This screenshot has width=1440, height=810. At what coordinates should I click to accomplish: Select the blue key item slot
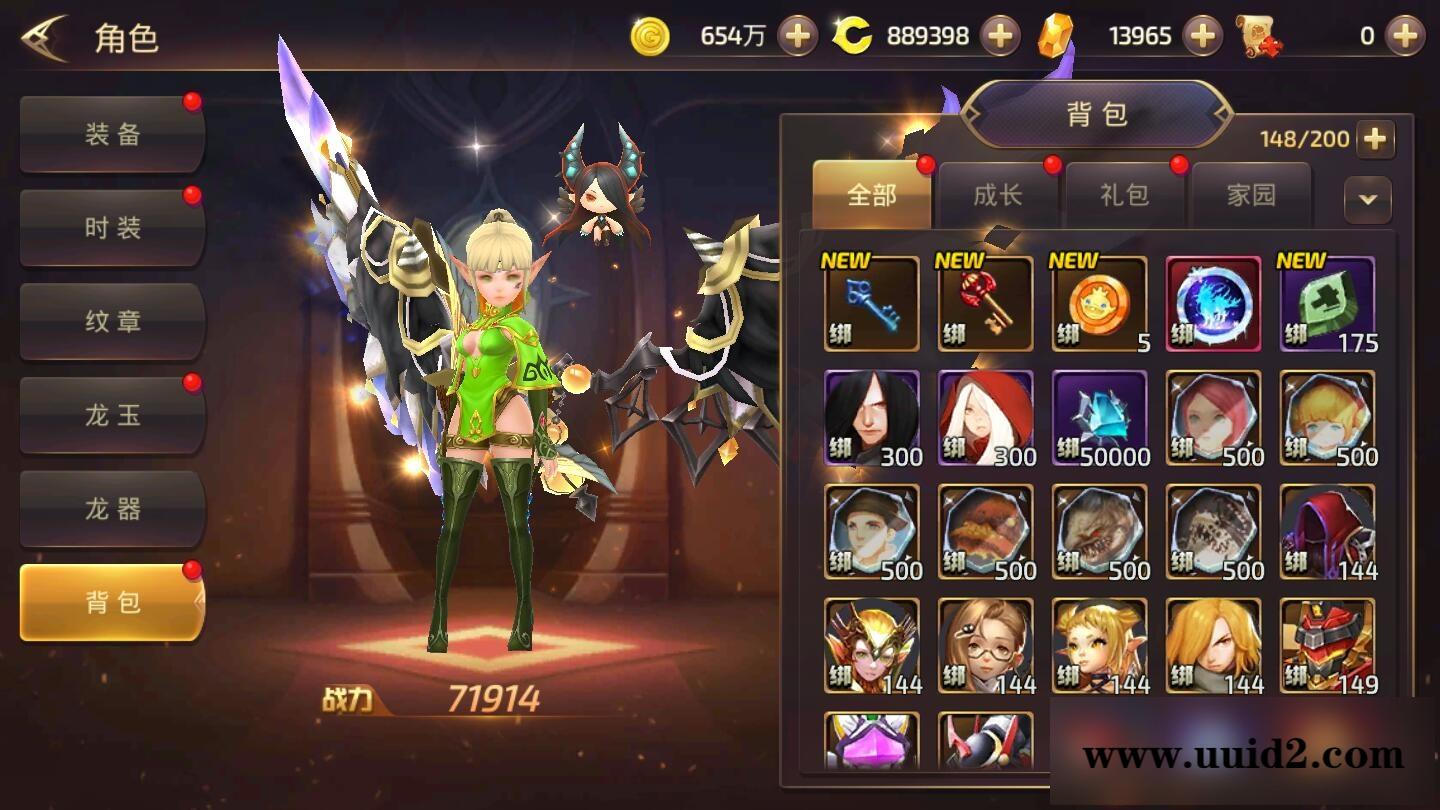(x=871, y=304)
